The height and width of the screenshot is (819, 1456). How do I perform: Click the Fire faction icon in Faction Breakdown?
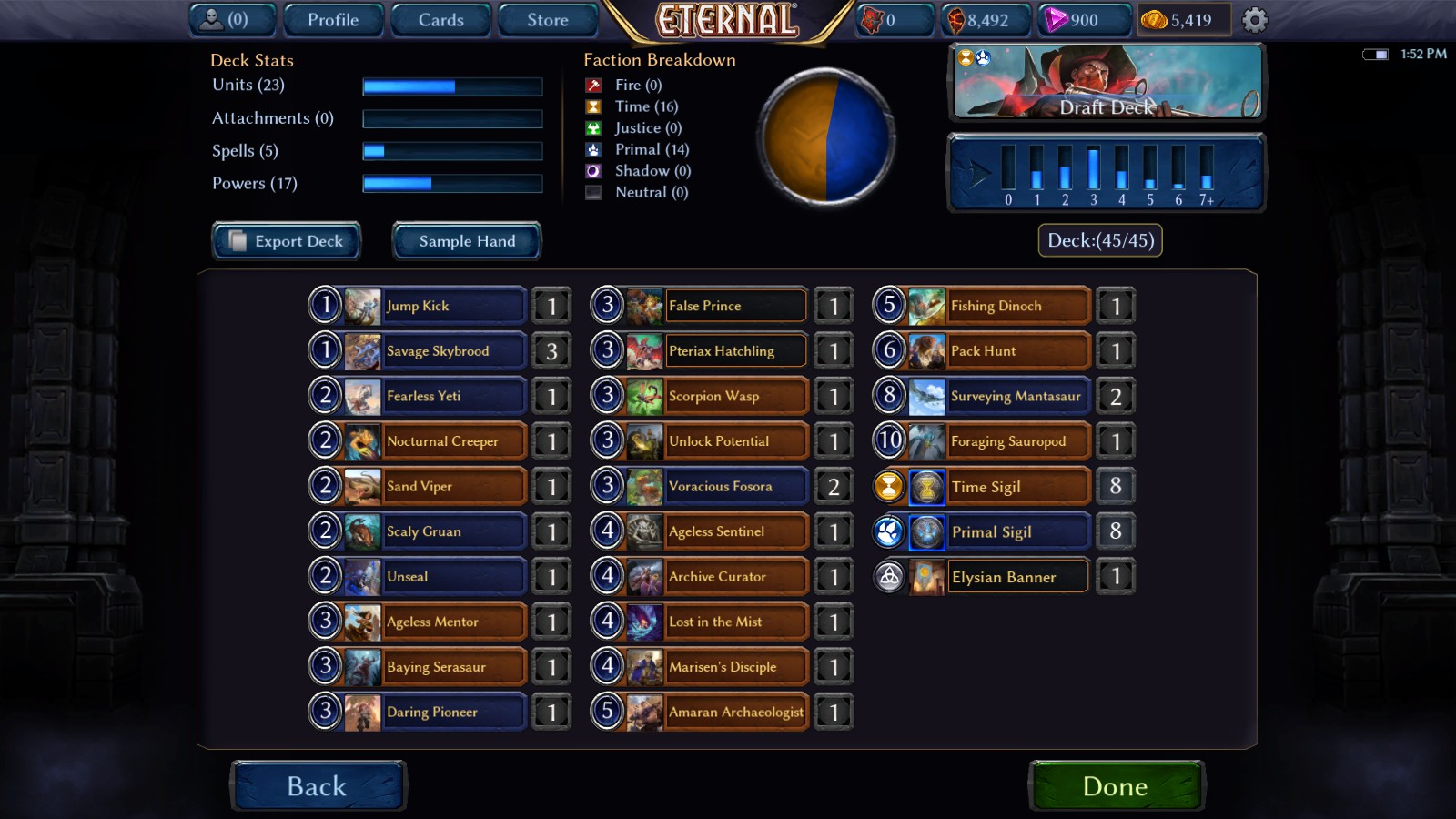592,85
